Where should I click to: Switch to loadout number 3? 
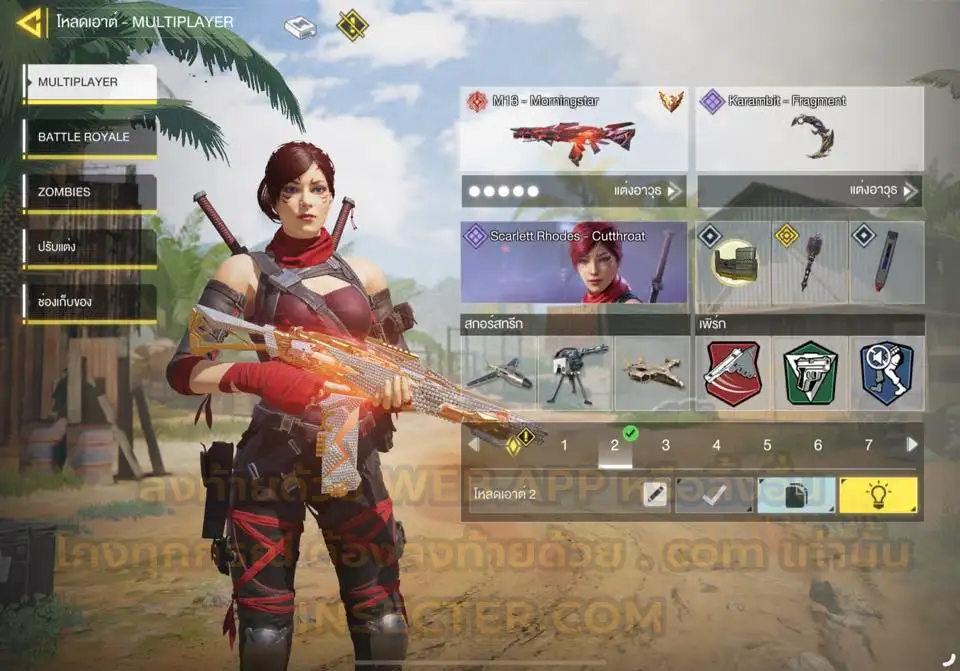[666, 446]
